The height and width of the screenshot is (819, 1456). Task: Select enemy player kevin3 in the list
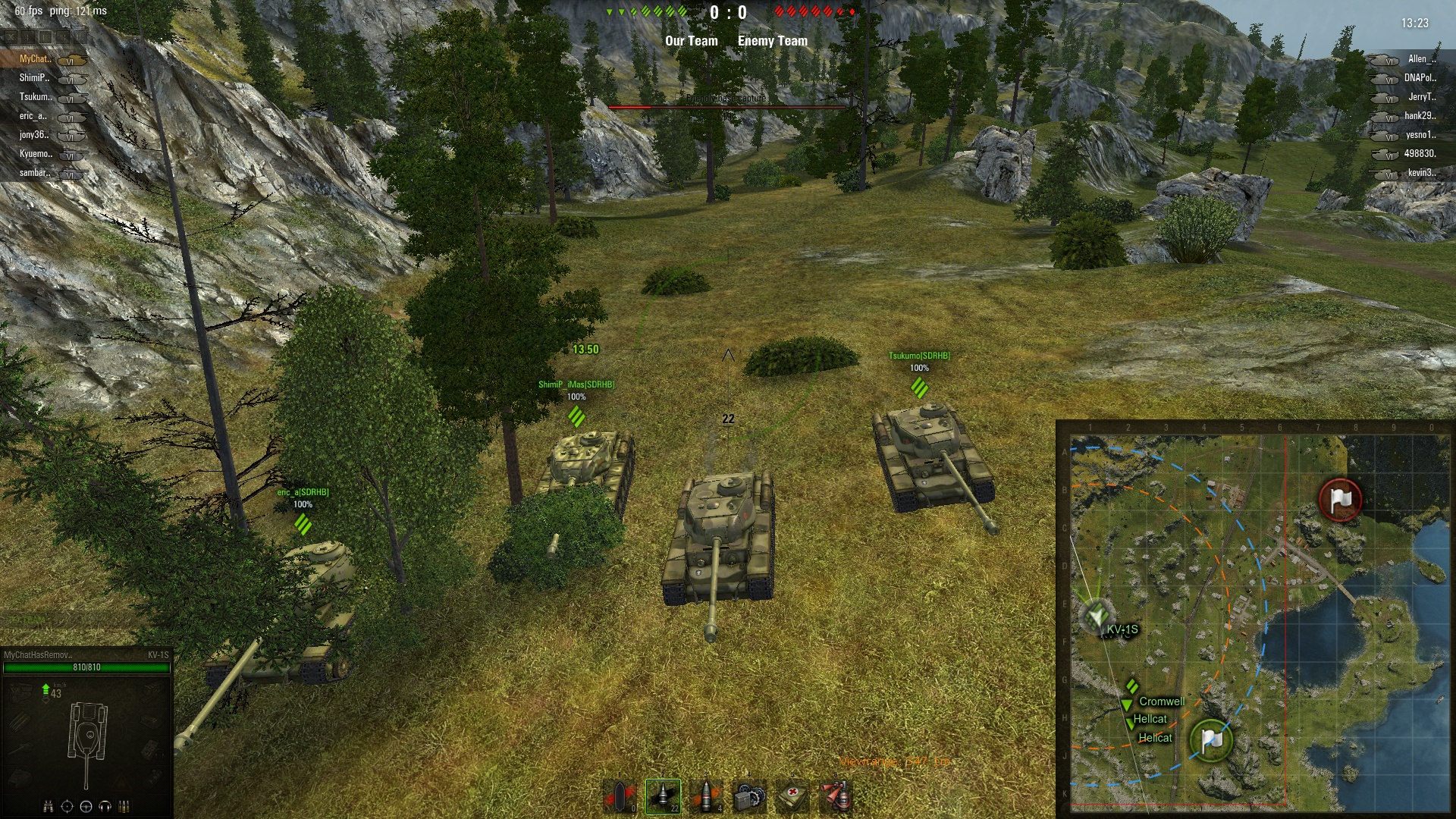point(1421,173)
